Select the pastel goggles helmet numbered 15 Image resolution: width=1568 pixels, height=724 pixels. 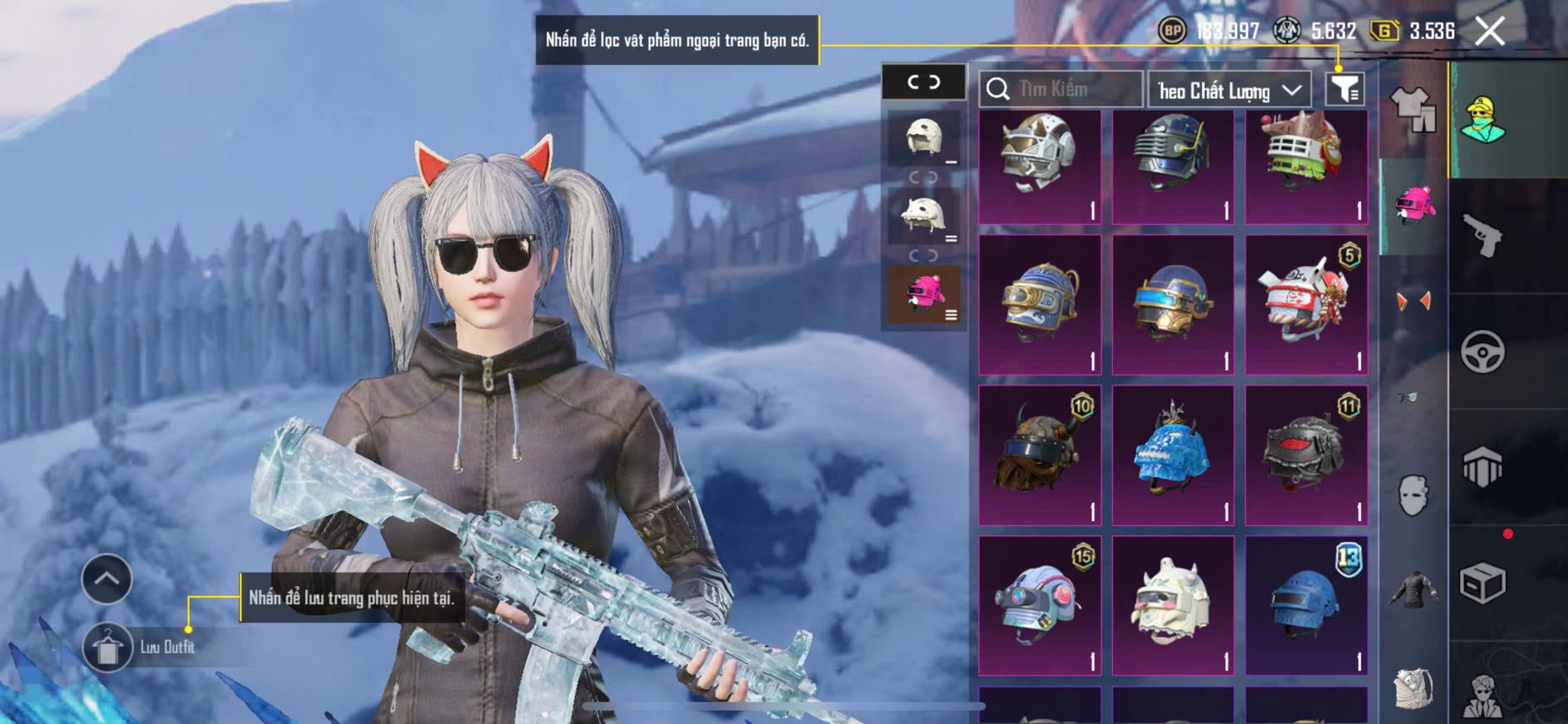tap(1040, 605)
